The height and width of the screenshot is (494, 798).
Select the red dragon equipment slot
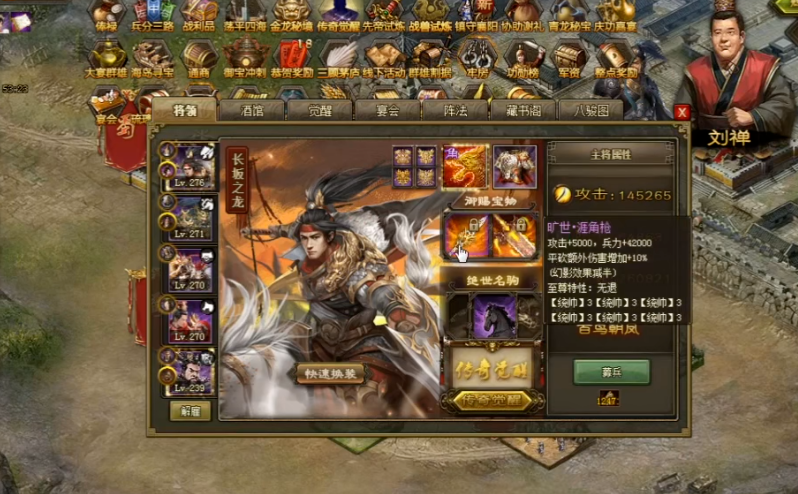pyautogui.click(x=465, y=167)
